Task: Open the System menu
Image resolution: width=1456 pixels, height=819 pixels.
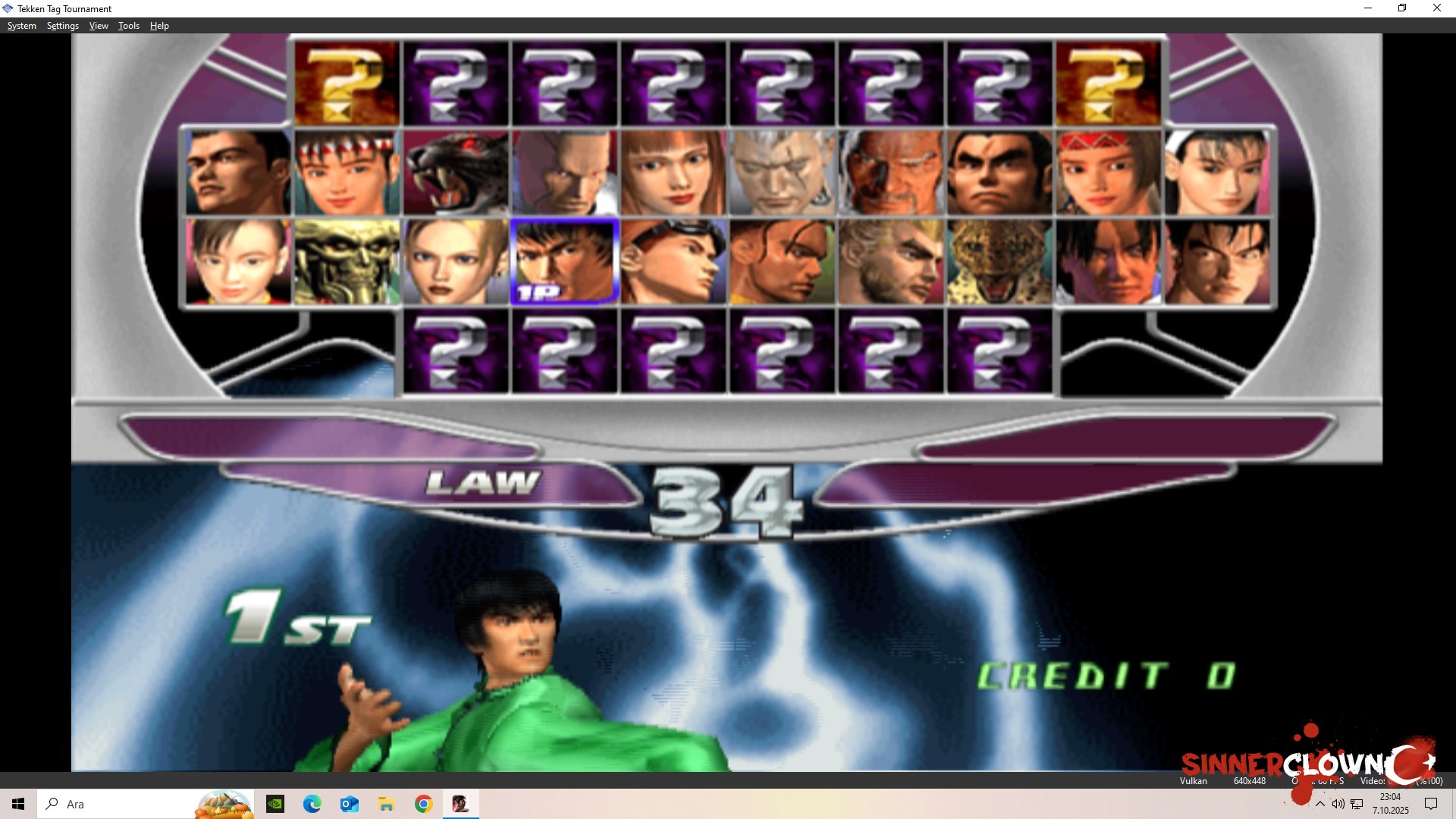Action: pos(21,25)
